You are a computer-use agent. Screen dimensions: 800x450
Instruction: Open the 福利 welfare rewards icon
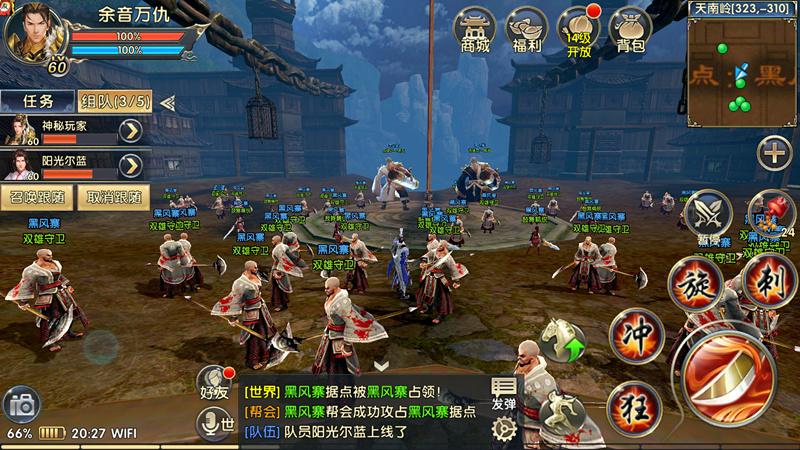click(526, 30)
